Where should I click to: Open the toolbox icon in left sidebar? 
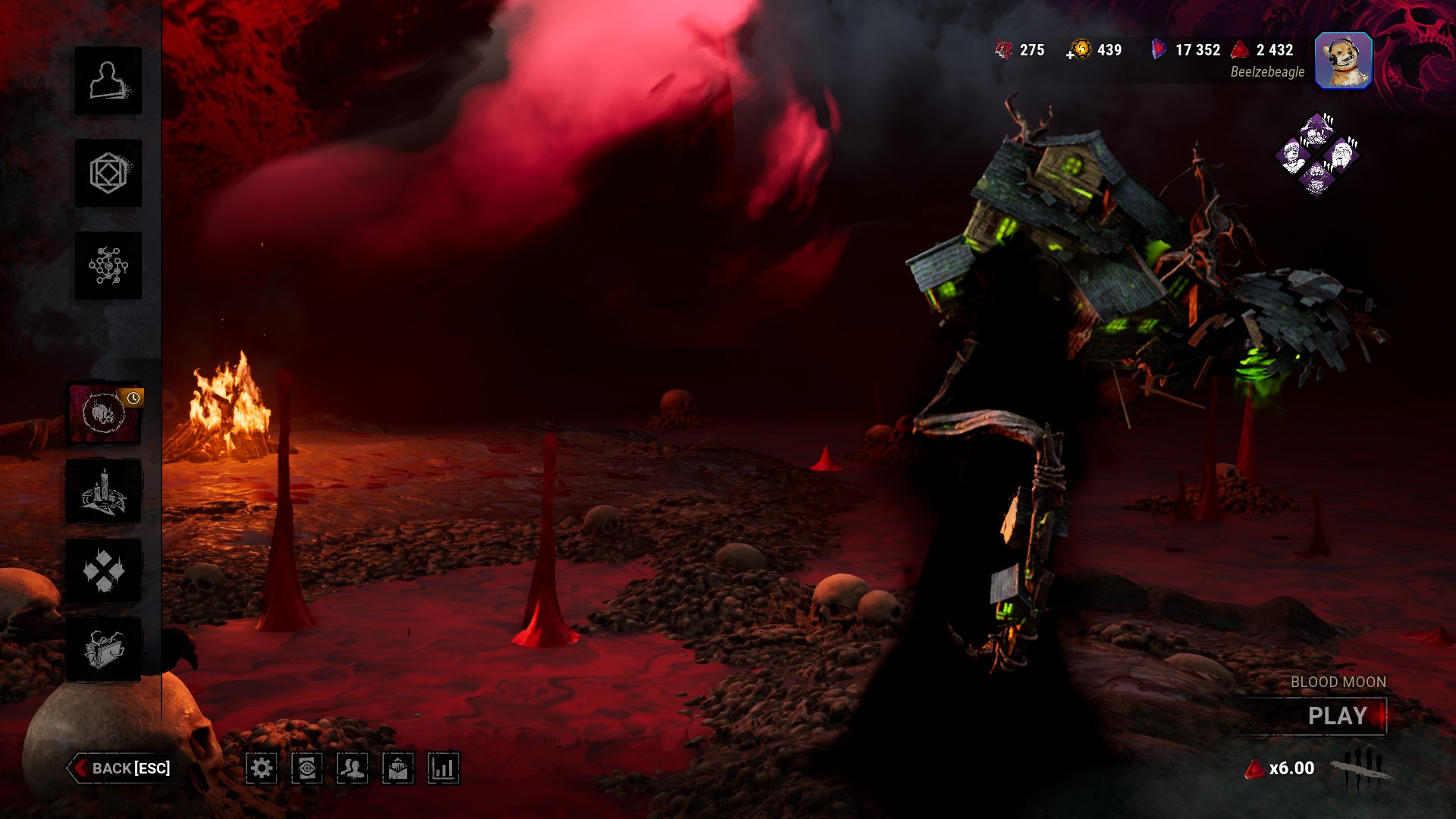(x=105, y=649)
